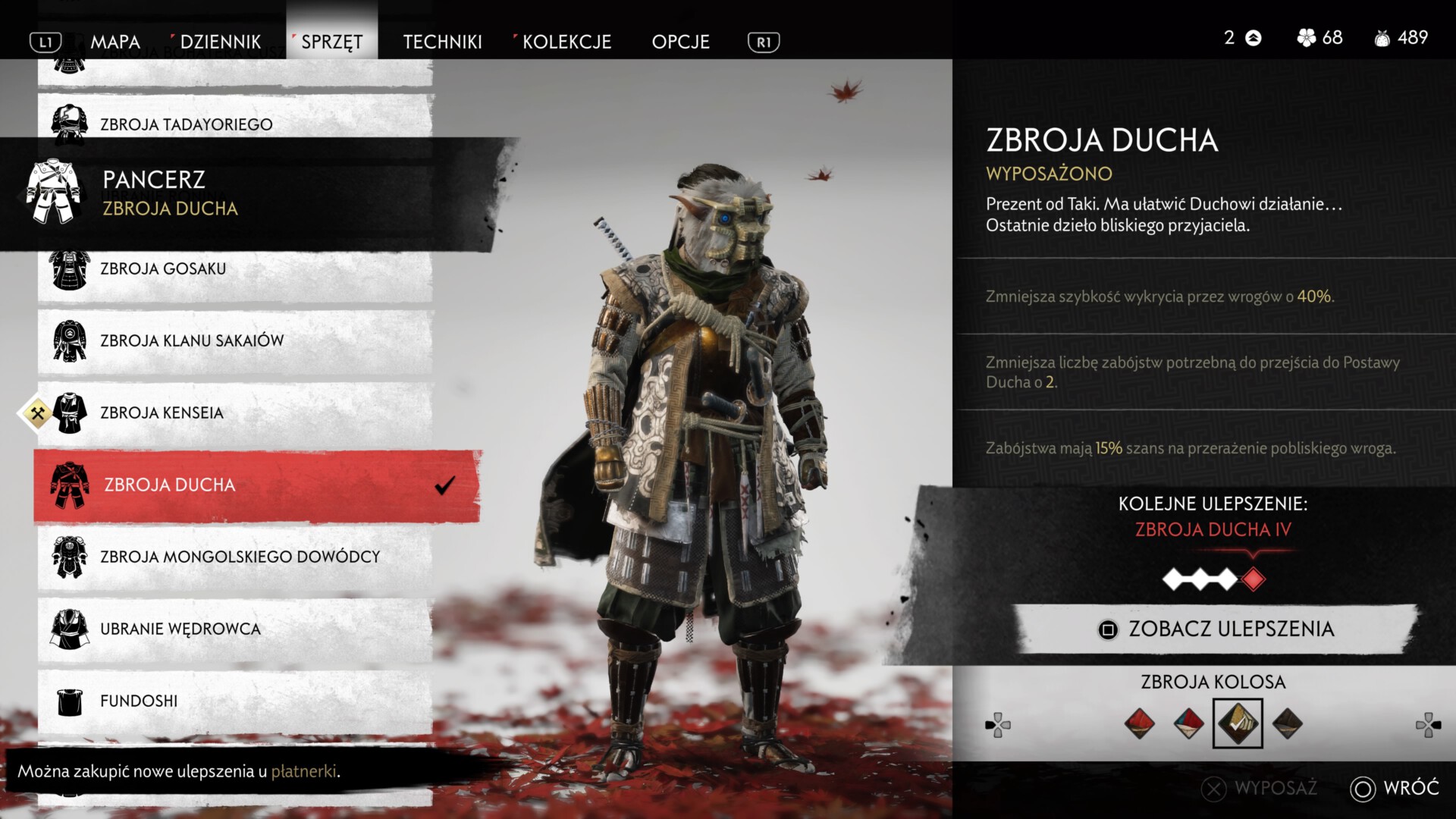Viewport: 1456px width, 819px height.
Task: Select the gold Zbroja Kolosa dye swatch
Action: (x=1238, y=723)
